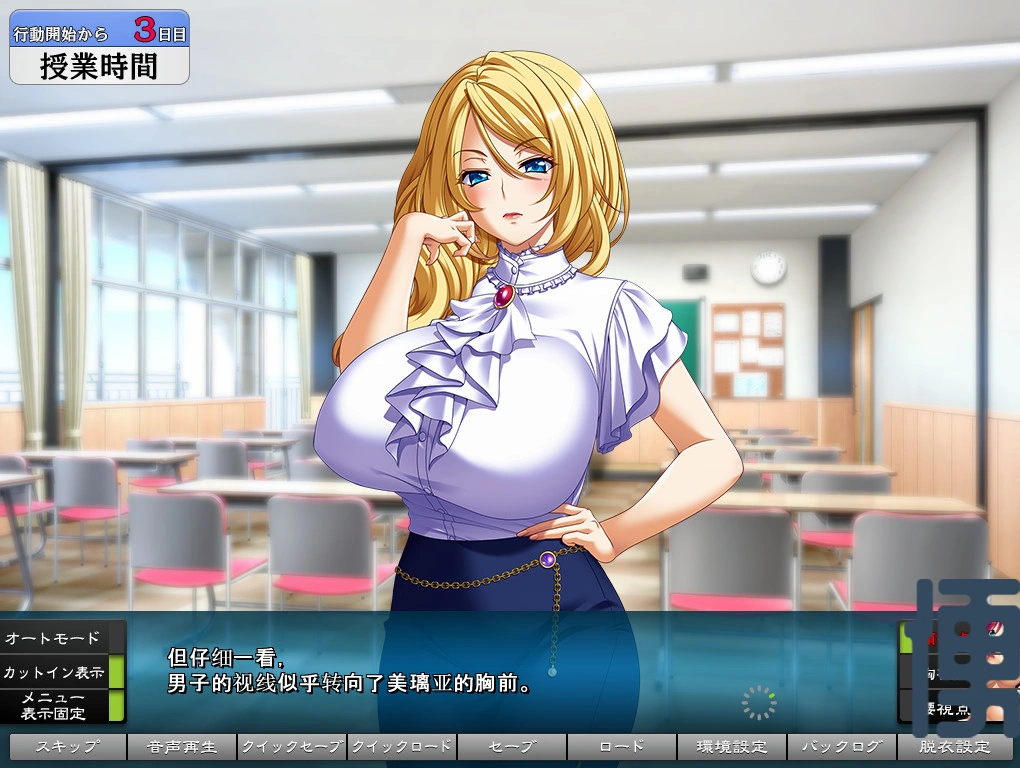This screenshot has width=1020, height=768.
Task: Quick save with クイックセーブ
Action: pyautogui.click(x=292, y=747)
